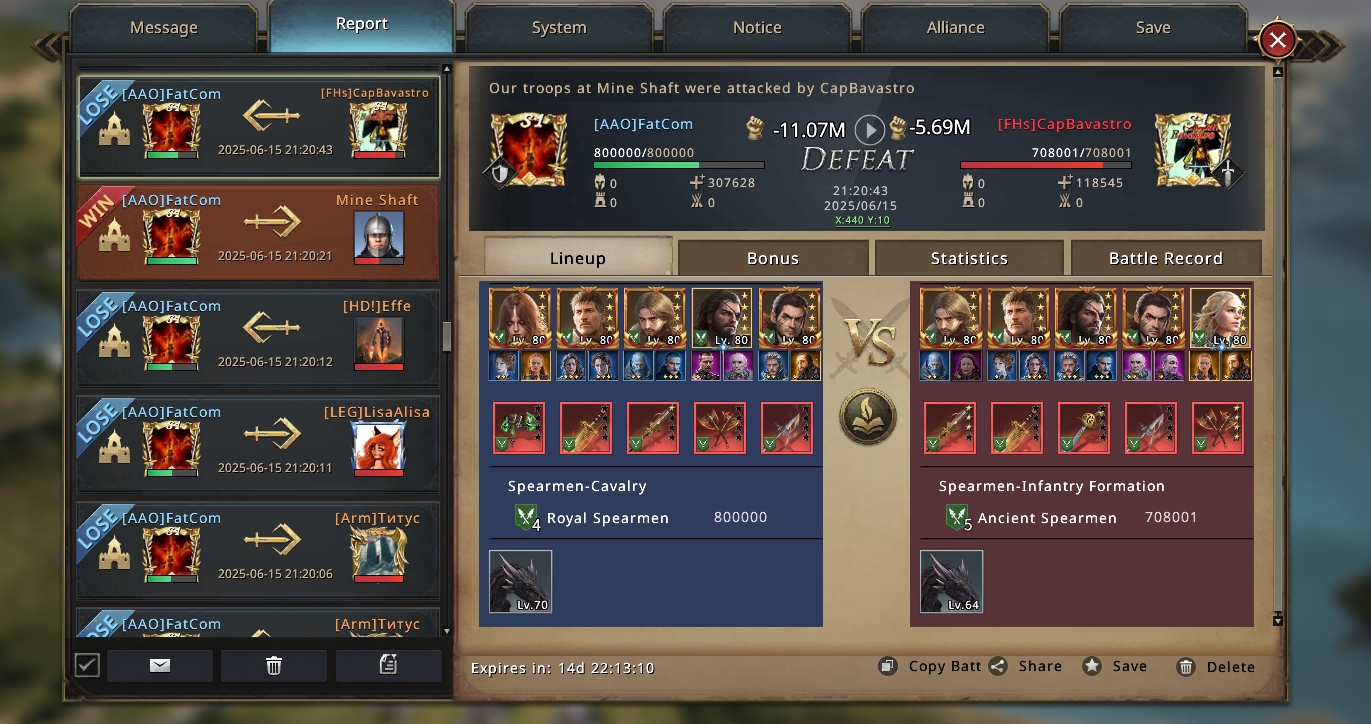Select the Lv.70 dragon icon
1371x724 pixels.
click(x=520, y=581)
